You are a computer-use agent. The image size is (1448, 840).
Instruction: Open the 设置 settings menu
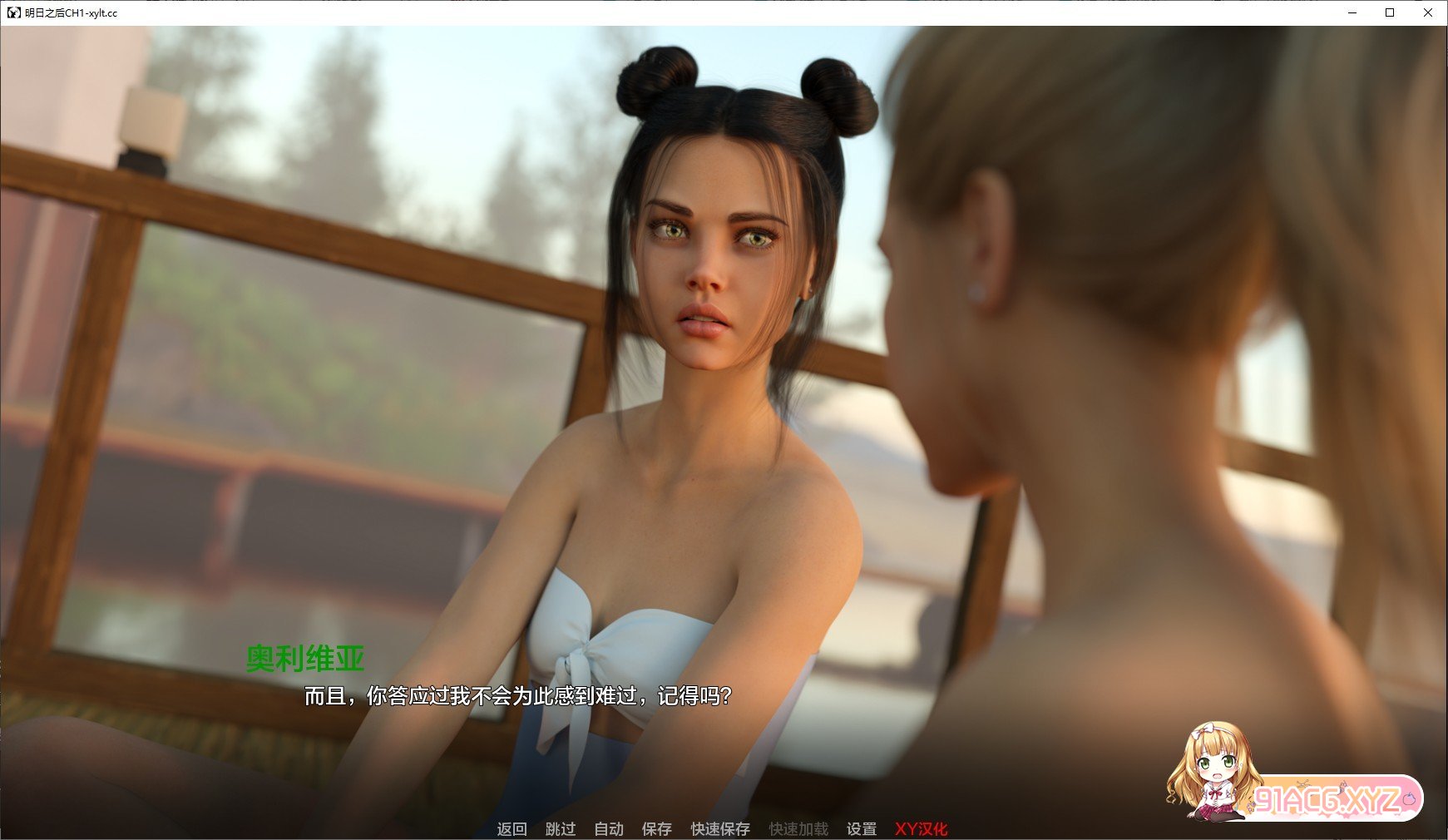point(860,828)
